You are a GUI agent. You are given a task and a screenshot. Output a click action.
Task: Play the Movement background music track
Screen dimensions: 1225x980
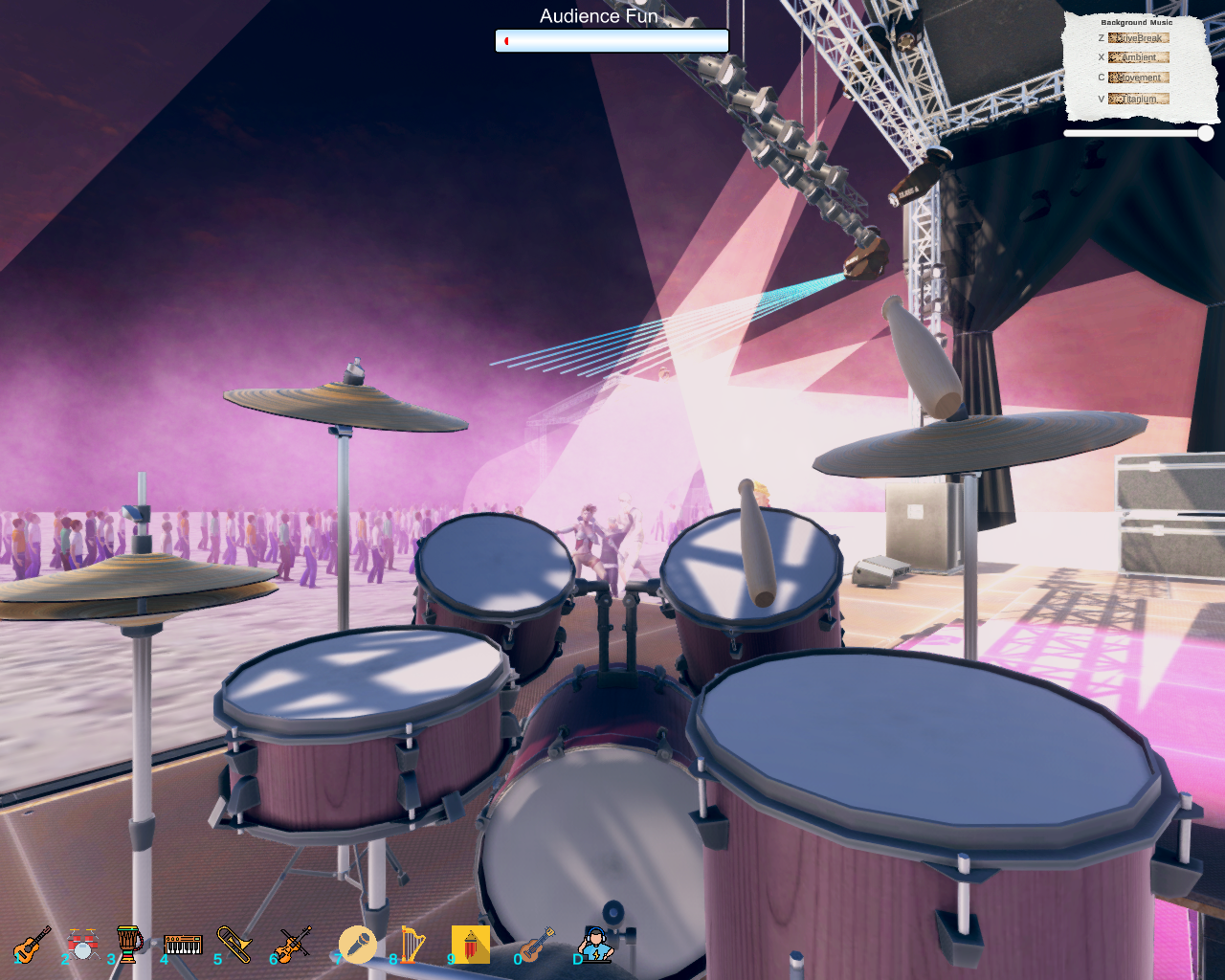coord(1139,78)
